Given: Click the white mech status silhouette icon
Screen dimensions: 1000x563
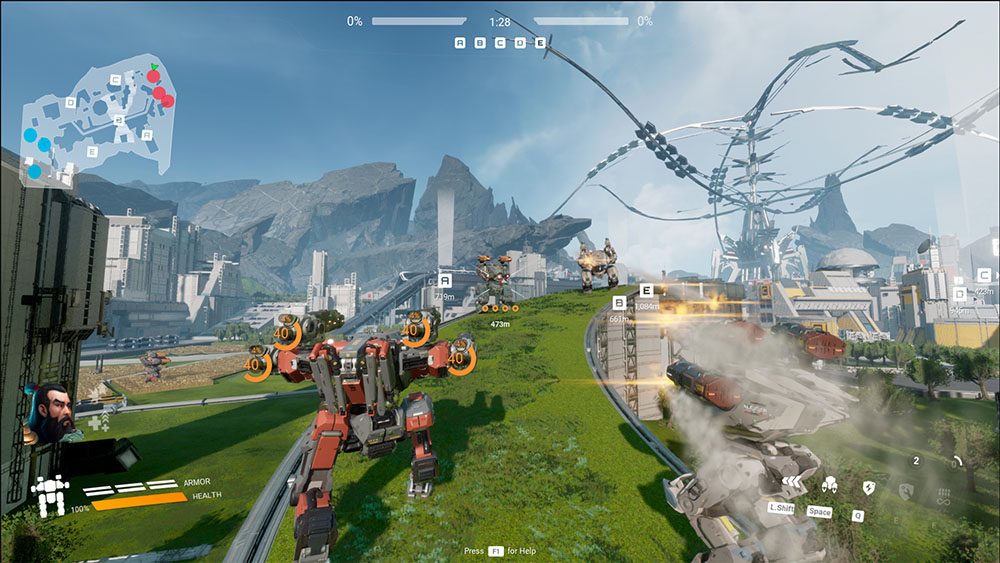Looking at the screenshot, I should coord(48,494).
